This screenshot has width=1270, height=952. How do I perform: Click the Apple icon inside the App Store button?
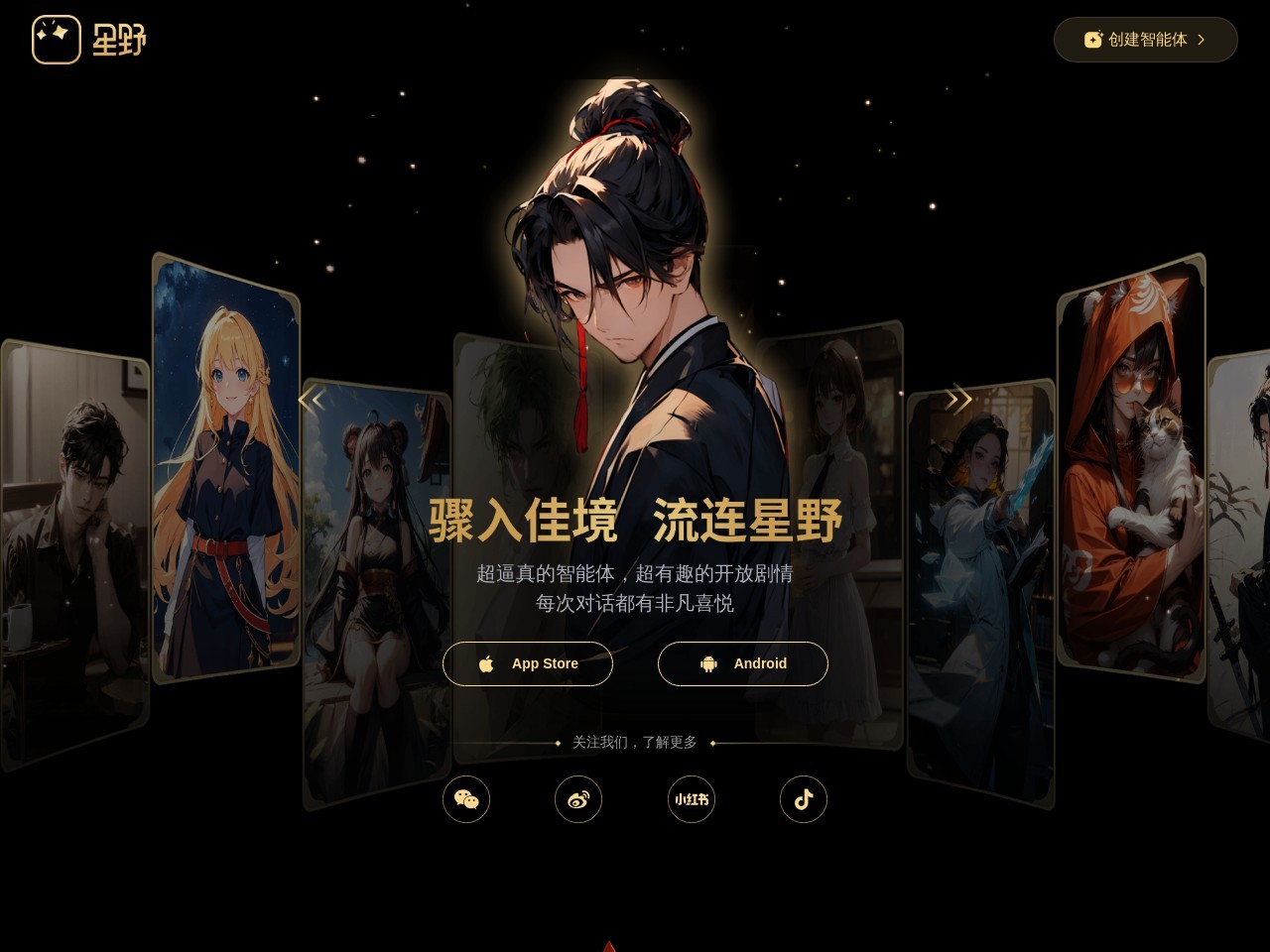click(x=487, y=663)
